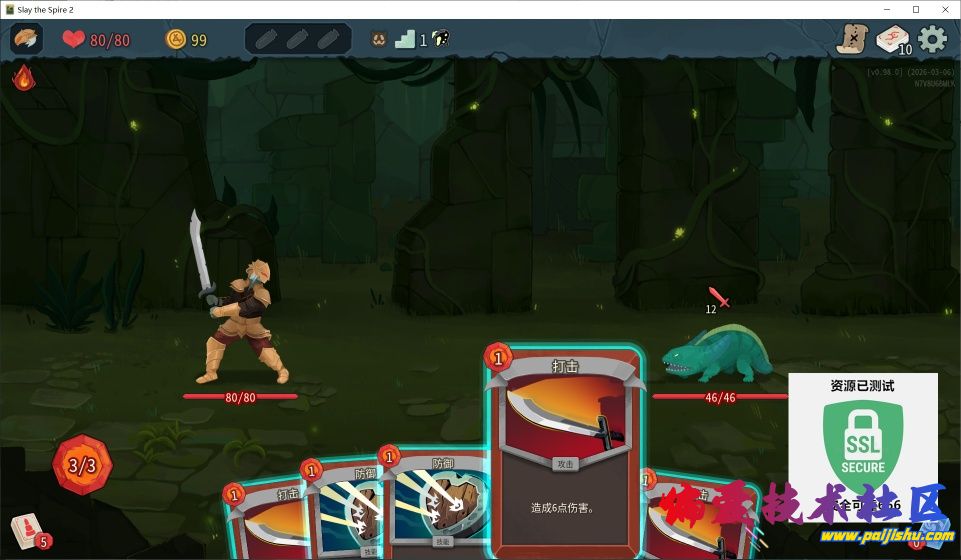Open the draw pile showing 5 cards
The height and width of the screenshot is (560, 961).
[27, 530]
